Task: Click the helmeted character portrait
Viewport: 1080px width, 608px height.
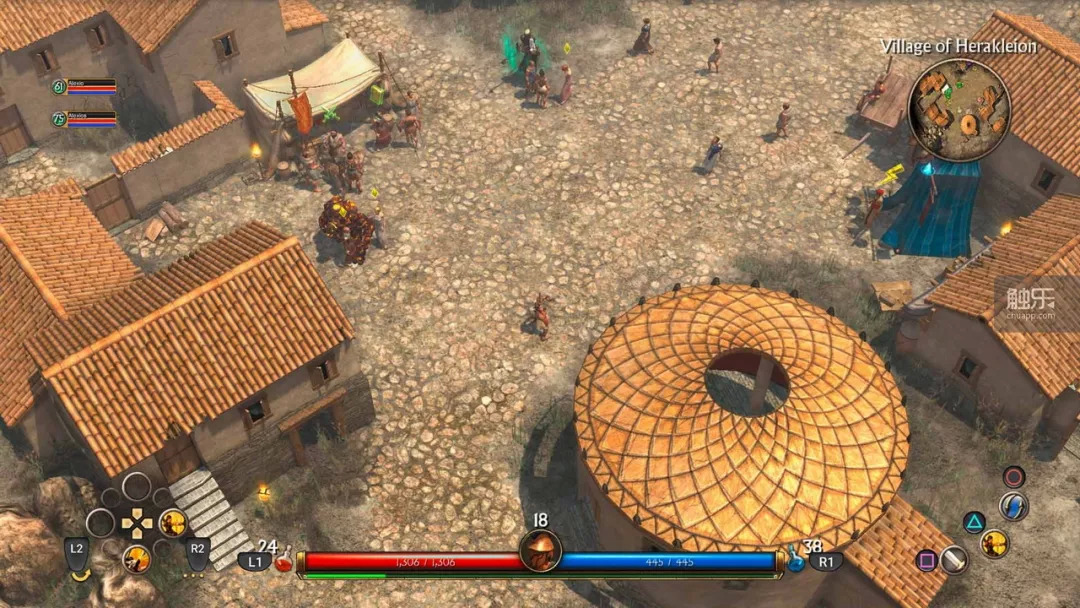Action: click(x=540, y=551)
